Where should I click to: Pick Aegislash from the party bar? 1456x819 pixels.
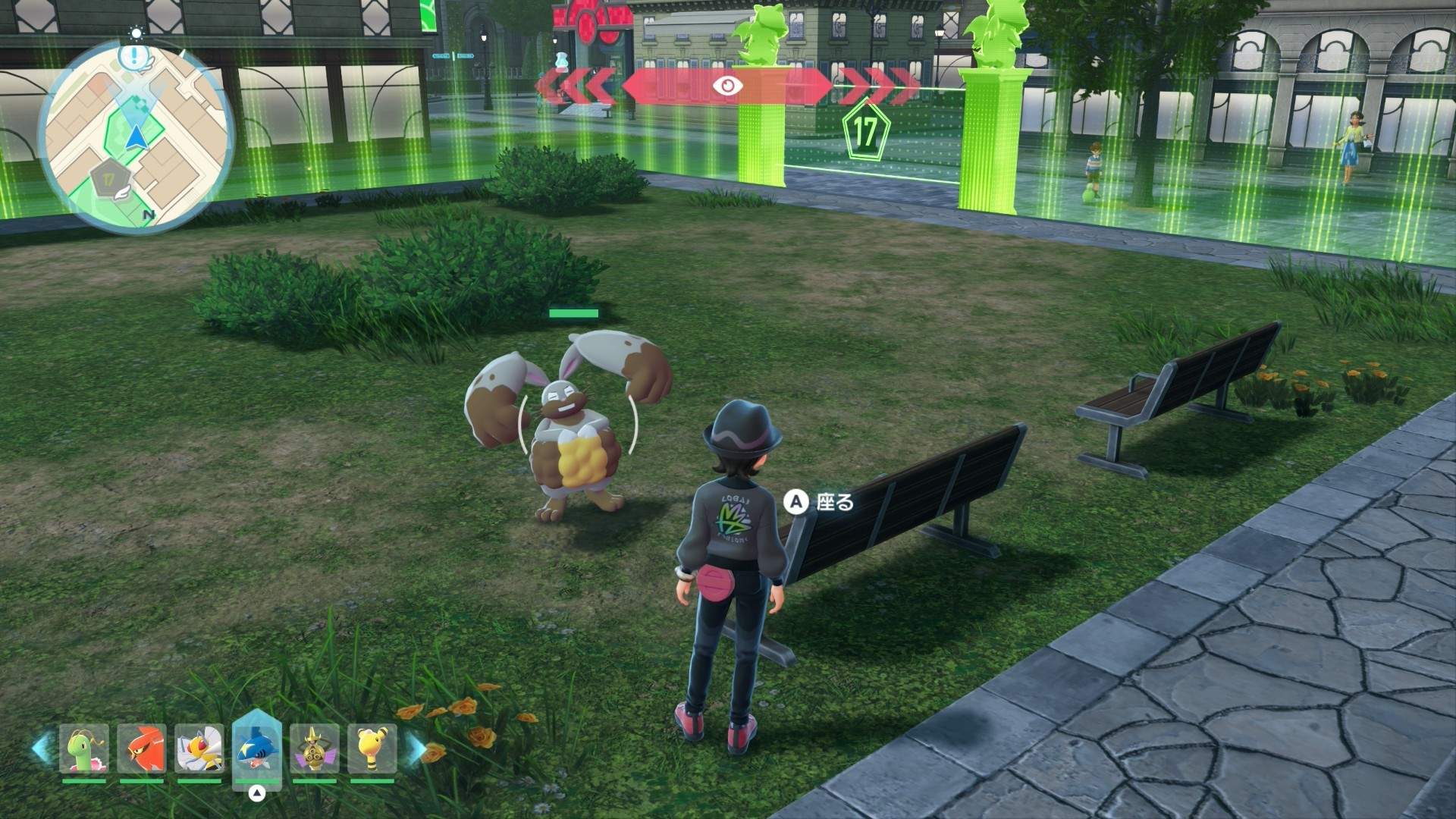314,748
